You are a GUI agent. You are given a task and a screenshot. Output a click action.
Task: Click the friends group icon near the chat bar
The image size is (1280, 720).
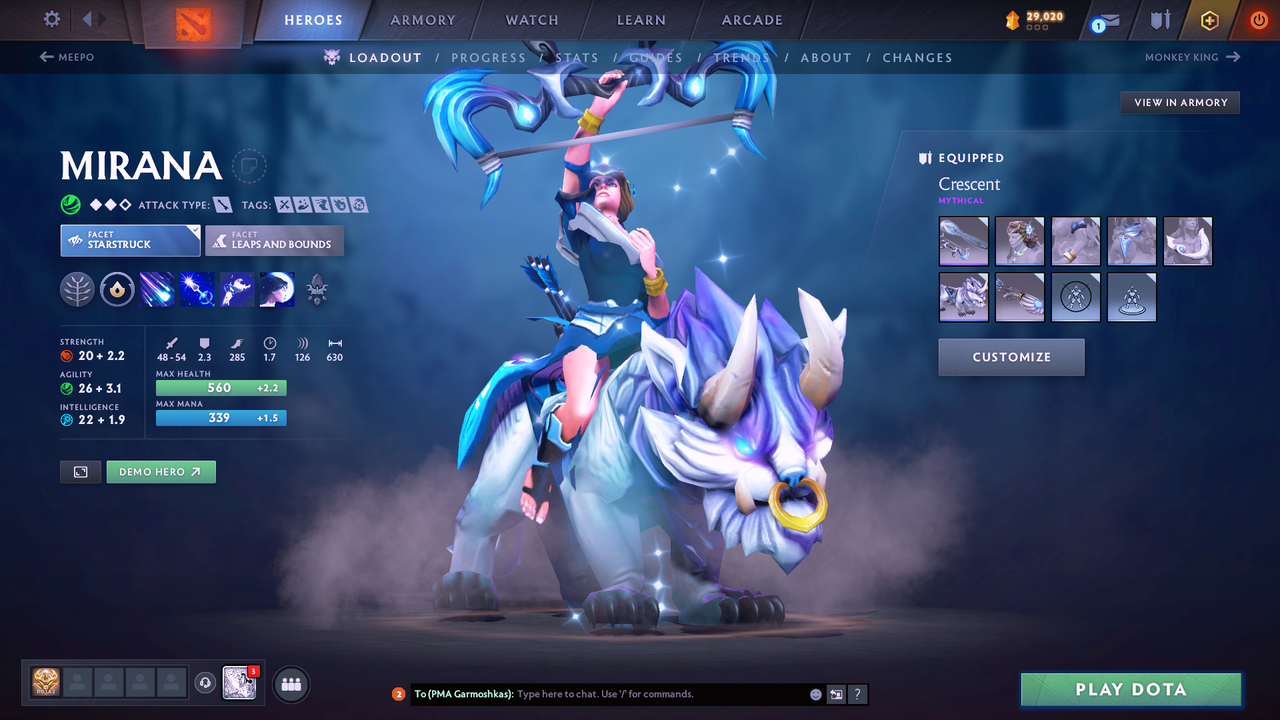tap(289, 683)
